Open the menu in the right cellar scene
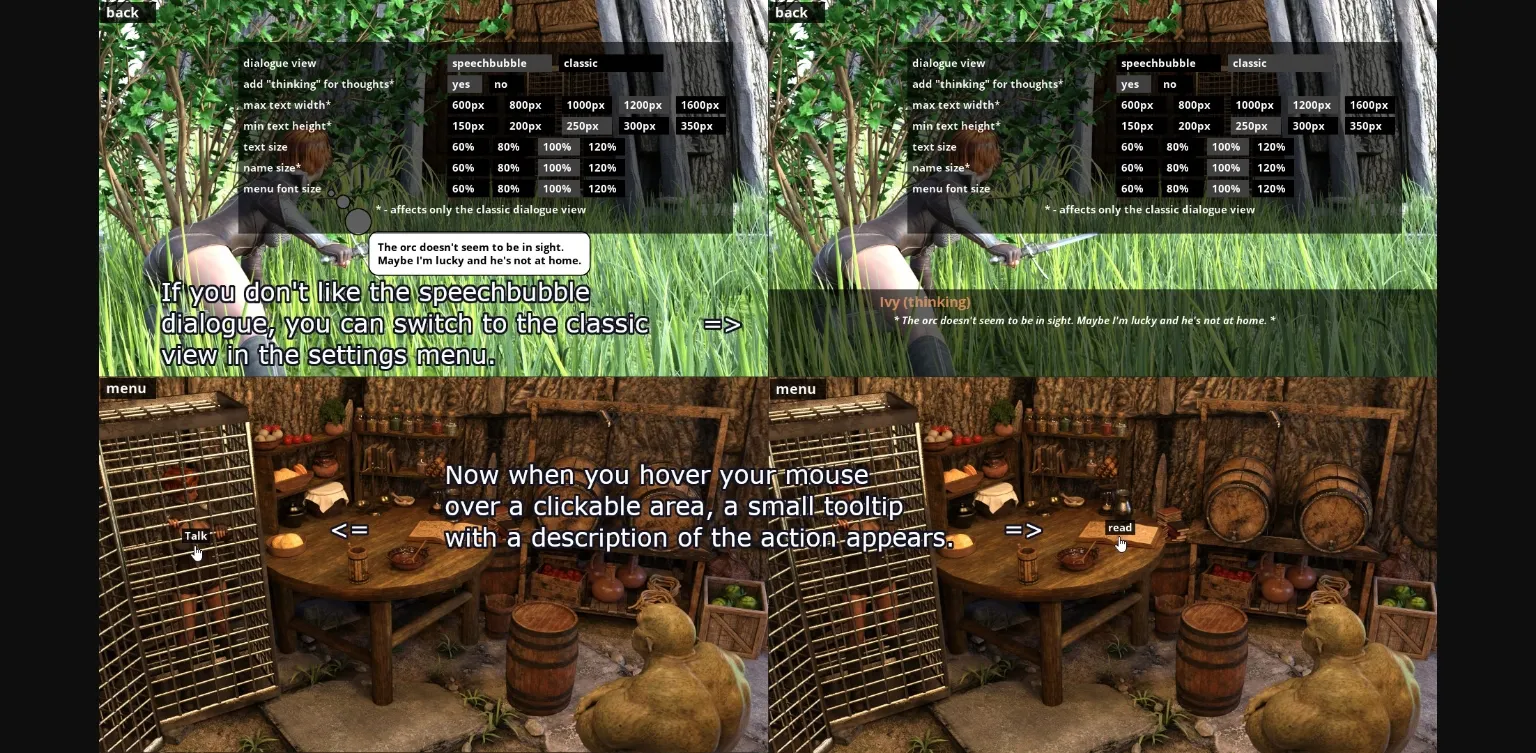The width and height of the screenshot is (1536, 753). tap(796, 389)
